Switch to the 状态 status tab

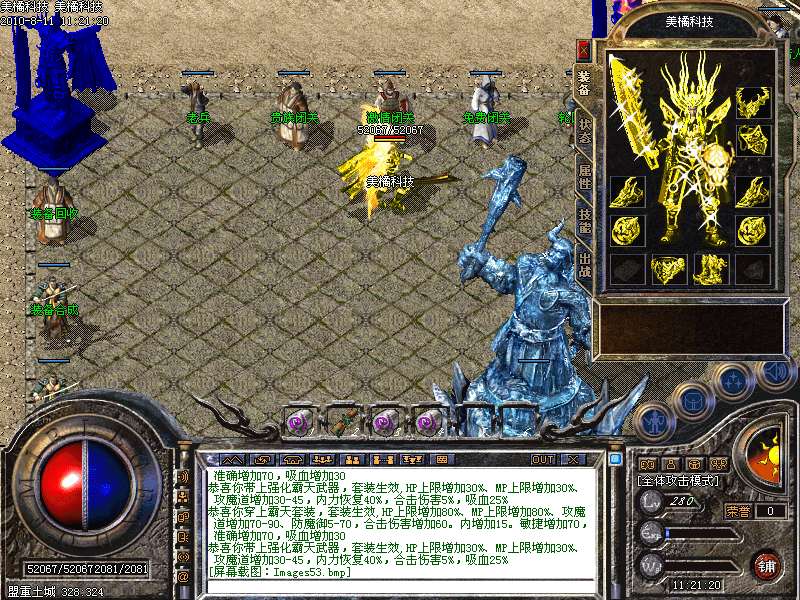point(584,131)
